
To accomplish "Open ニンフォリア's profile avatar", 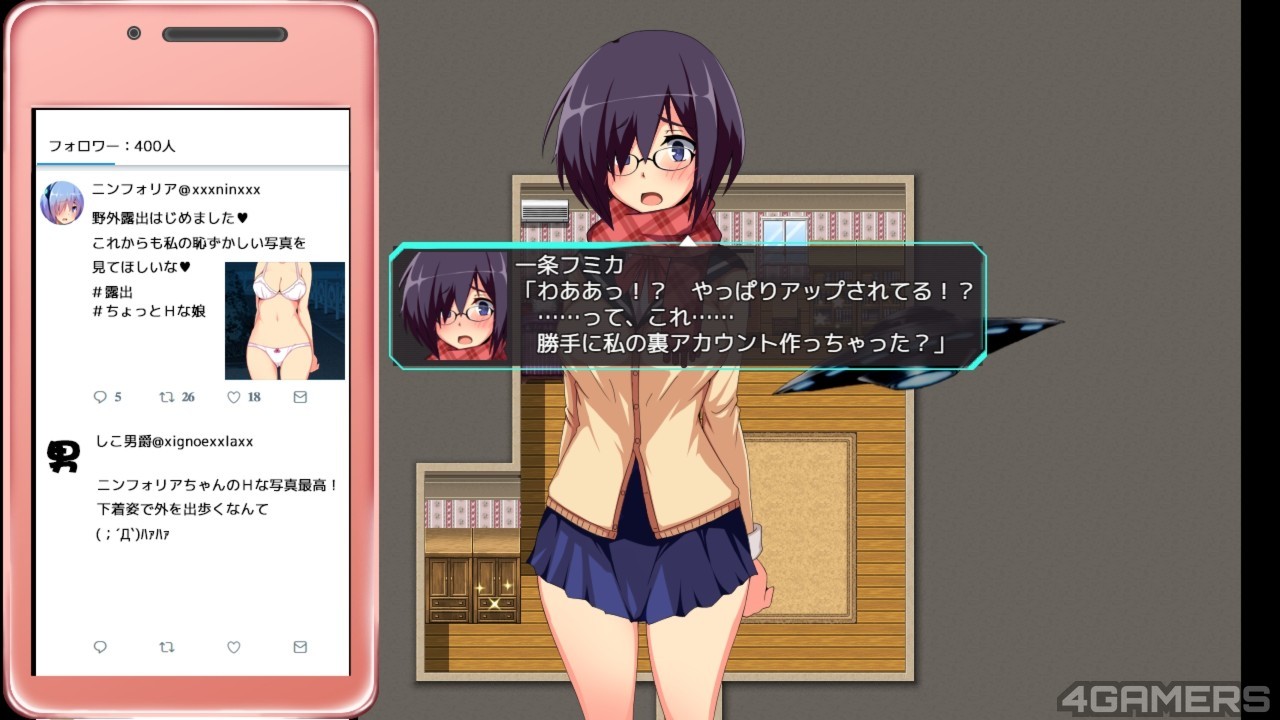I will pos(62,203).
